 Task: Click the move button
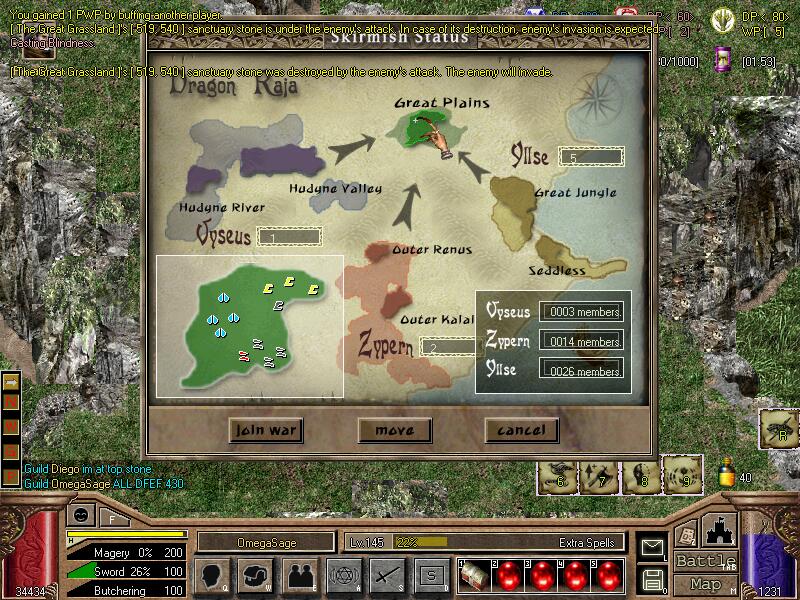(x=394, y=430)
